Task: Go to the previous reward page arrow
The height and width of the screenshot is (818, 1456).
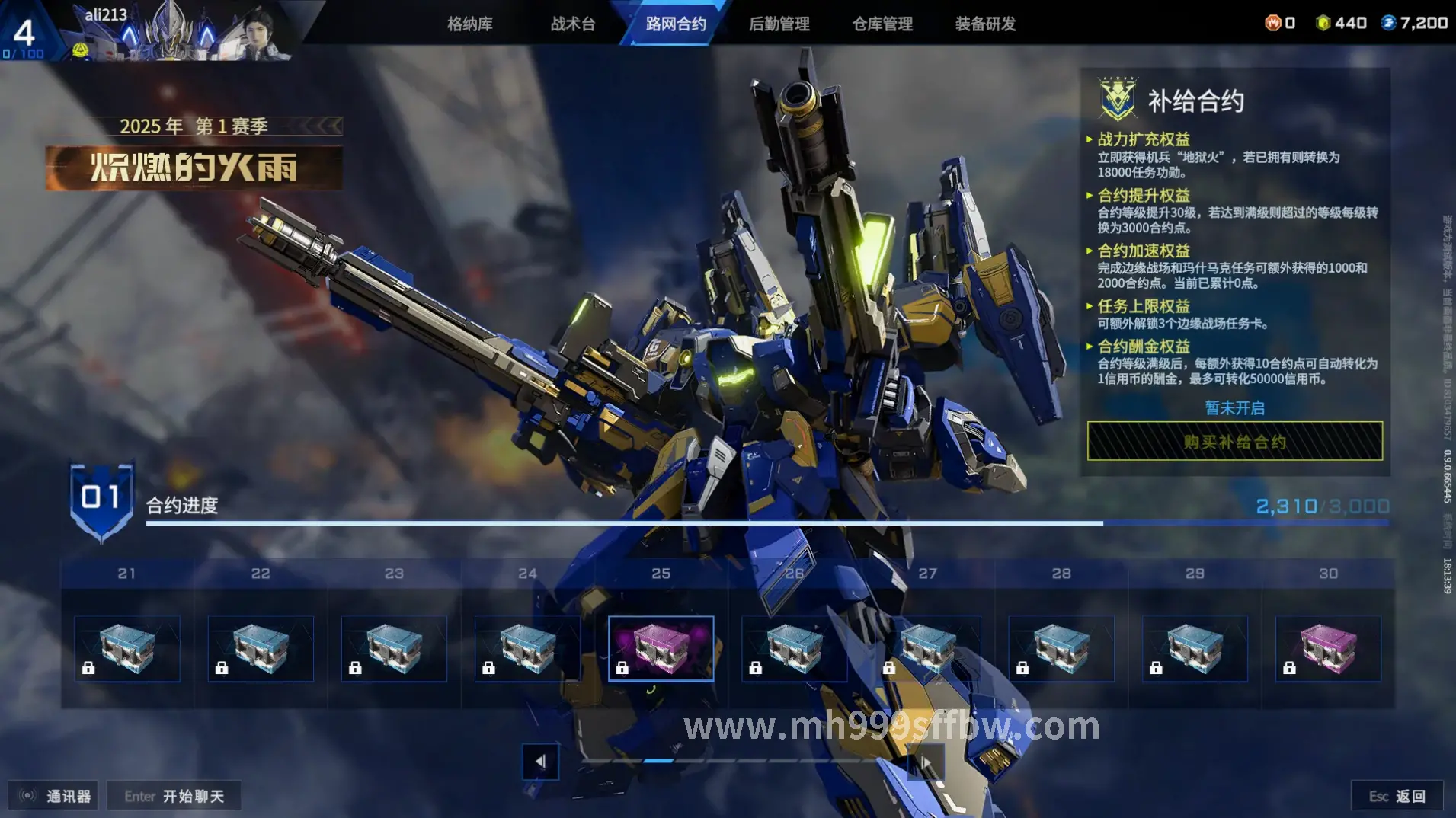Action: pyautogui.click(x=540, y=762)
